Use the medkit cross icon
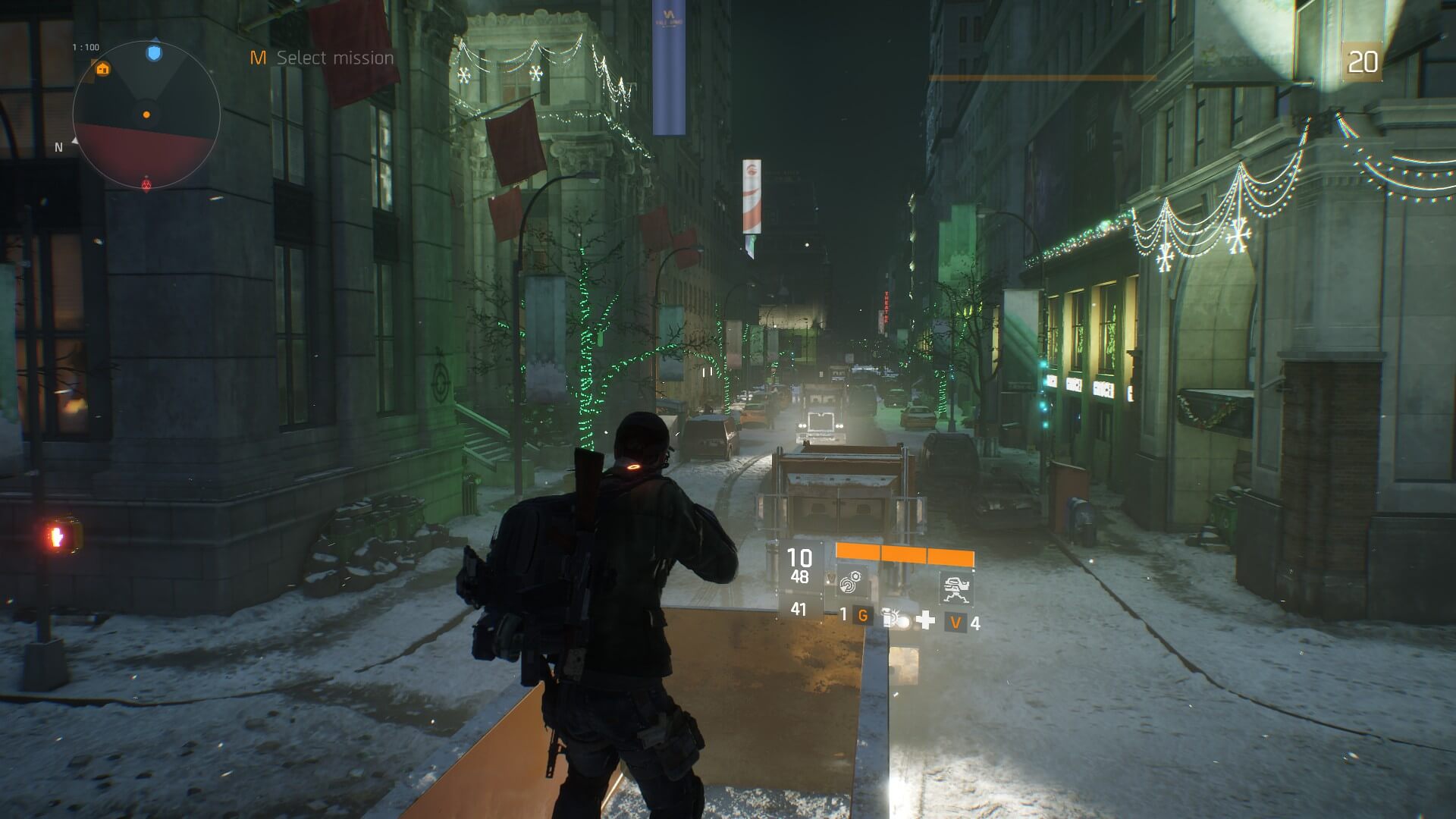 (925, 621)
